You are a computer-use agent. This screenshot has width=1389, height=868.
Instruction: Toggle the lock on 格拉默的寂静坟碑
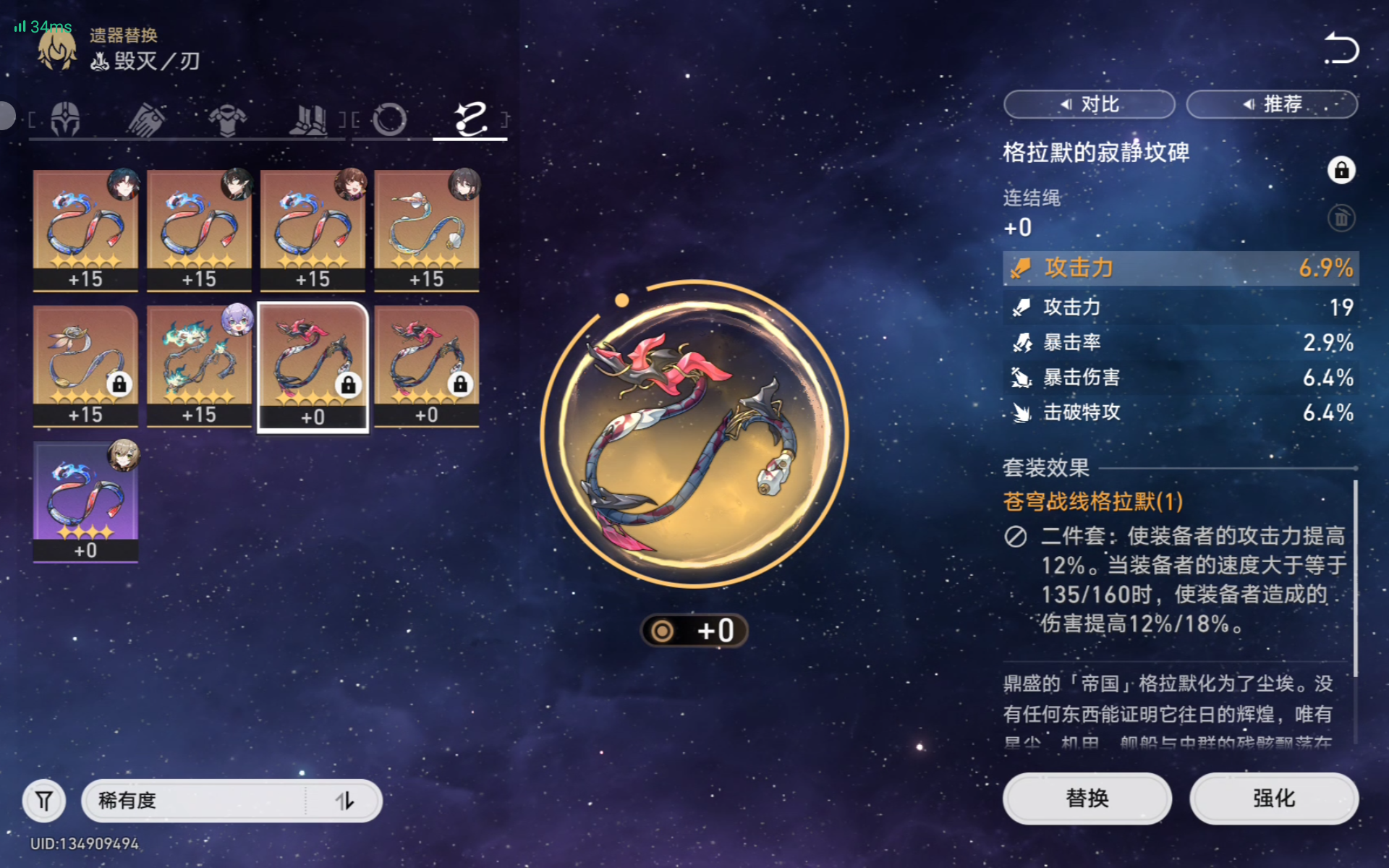(x=1343, y=171)
